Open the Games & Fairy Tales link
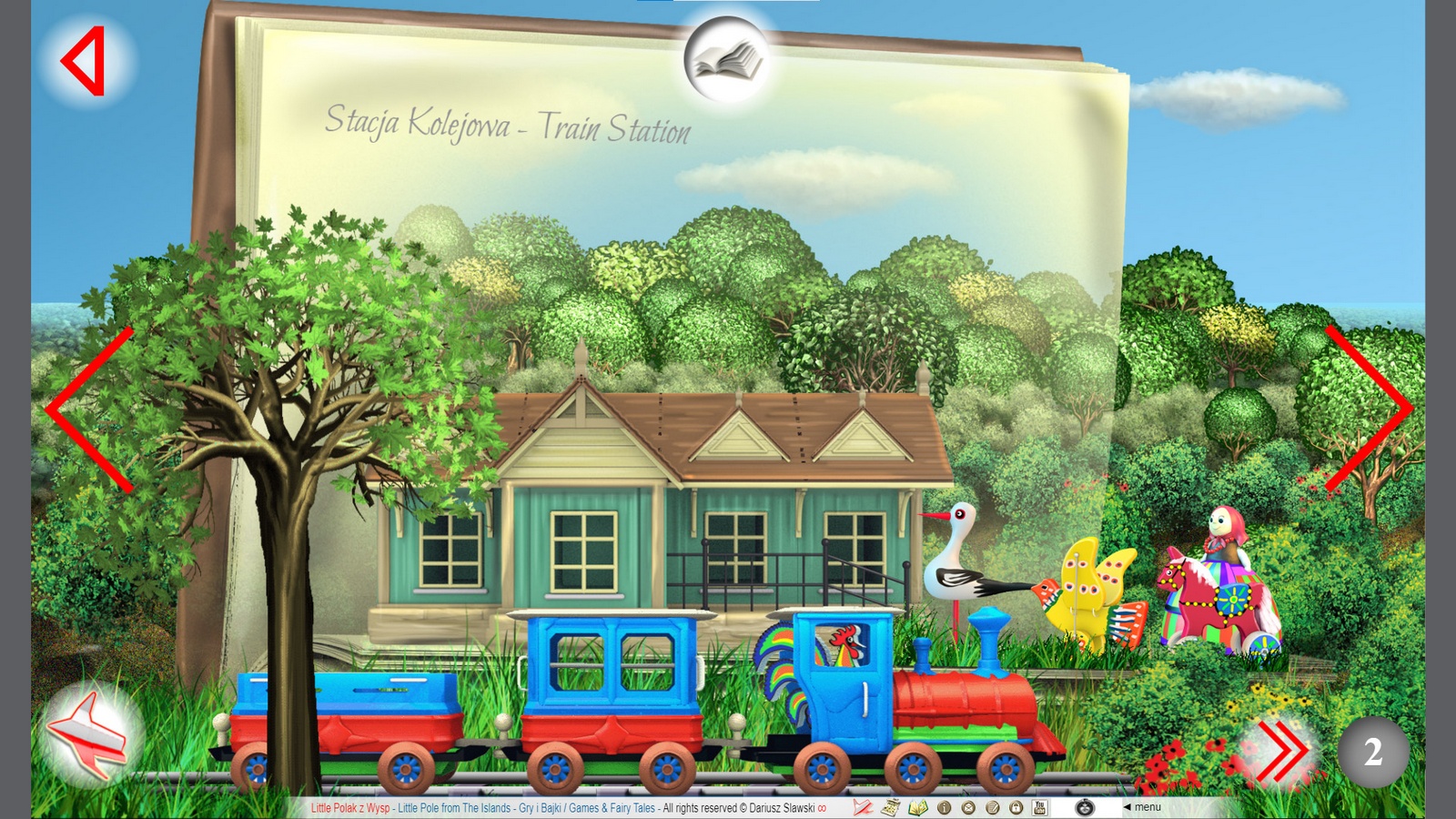The width and height of the screenshot is (1456, 819). point(612,807)
